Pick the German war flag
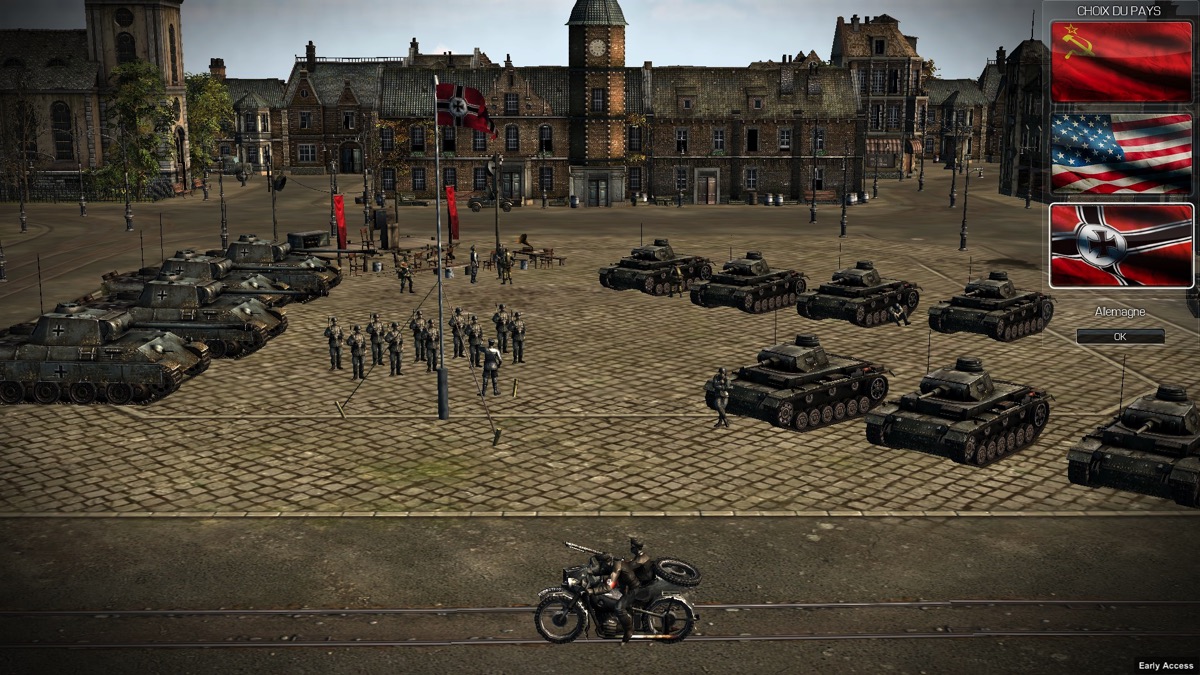Viewport: 1200px width, 675px height. [1121, 245]
